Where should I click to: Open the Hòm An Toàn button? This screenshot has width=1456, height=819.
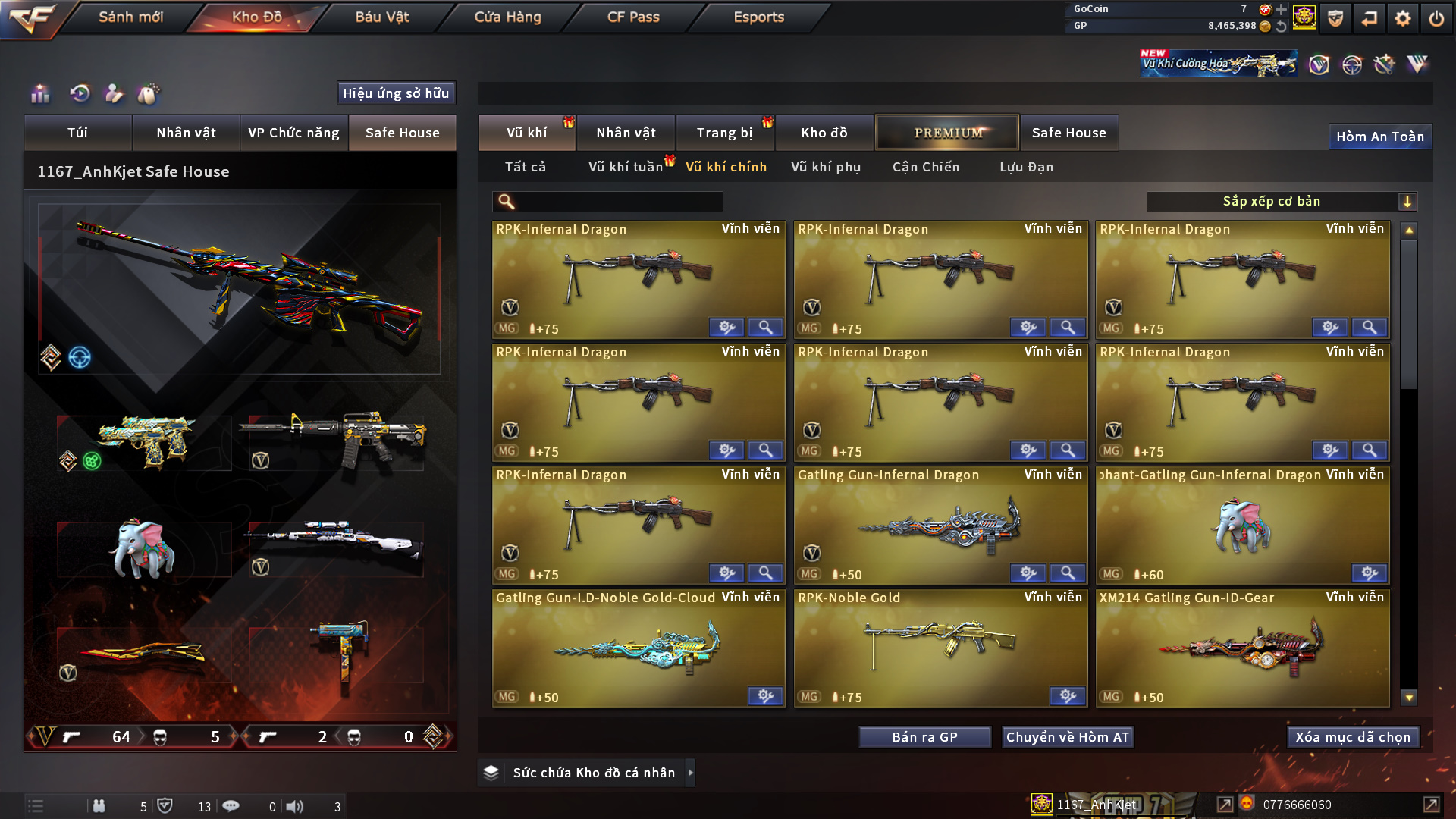pos(1379,136)
